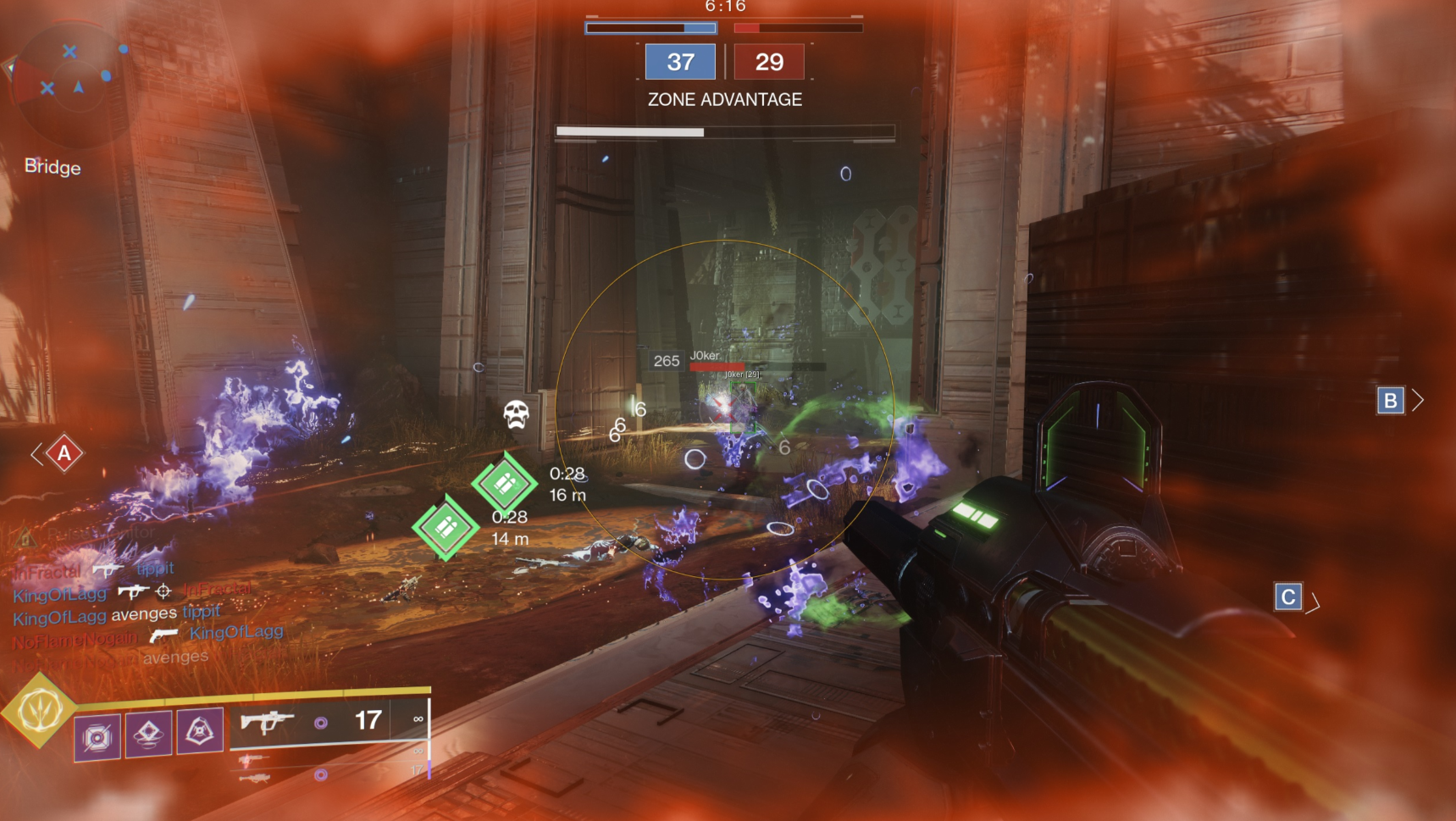Screen dimensions: 1456x821
Task: Click the green ammo crate marker at 14 m
Action: [446, 528]
